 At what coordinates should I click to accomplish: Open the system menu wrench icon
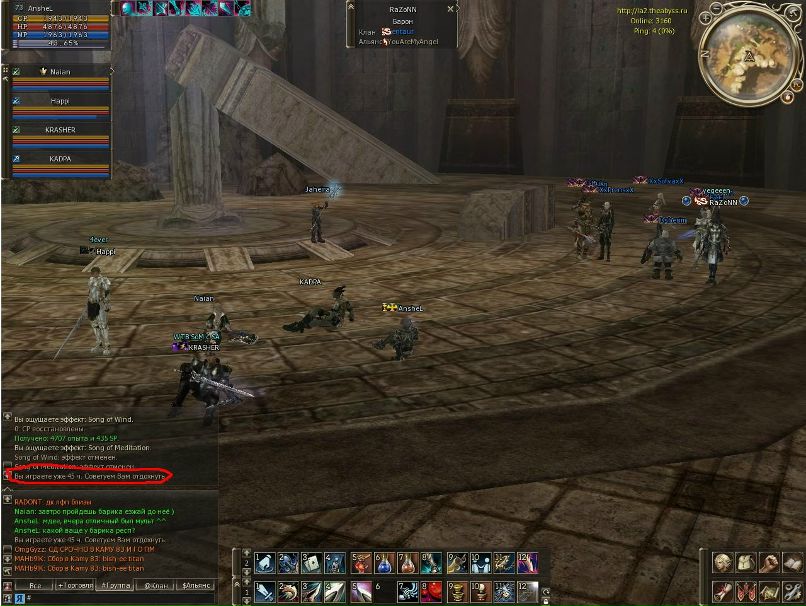[790, 591]
